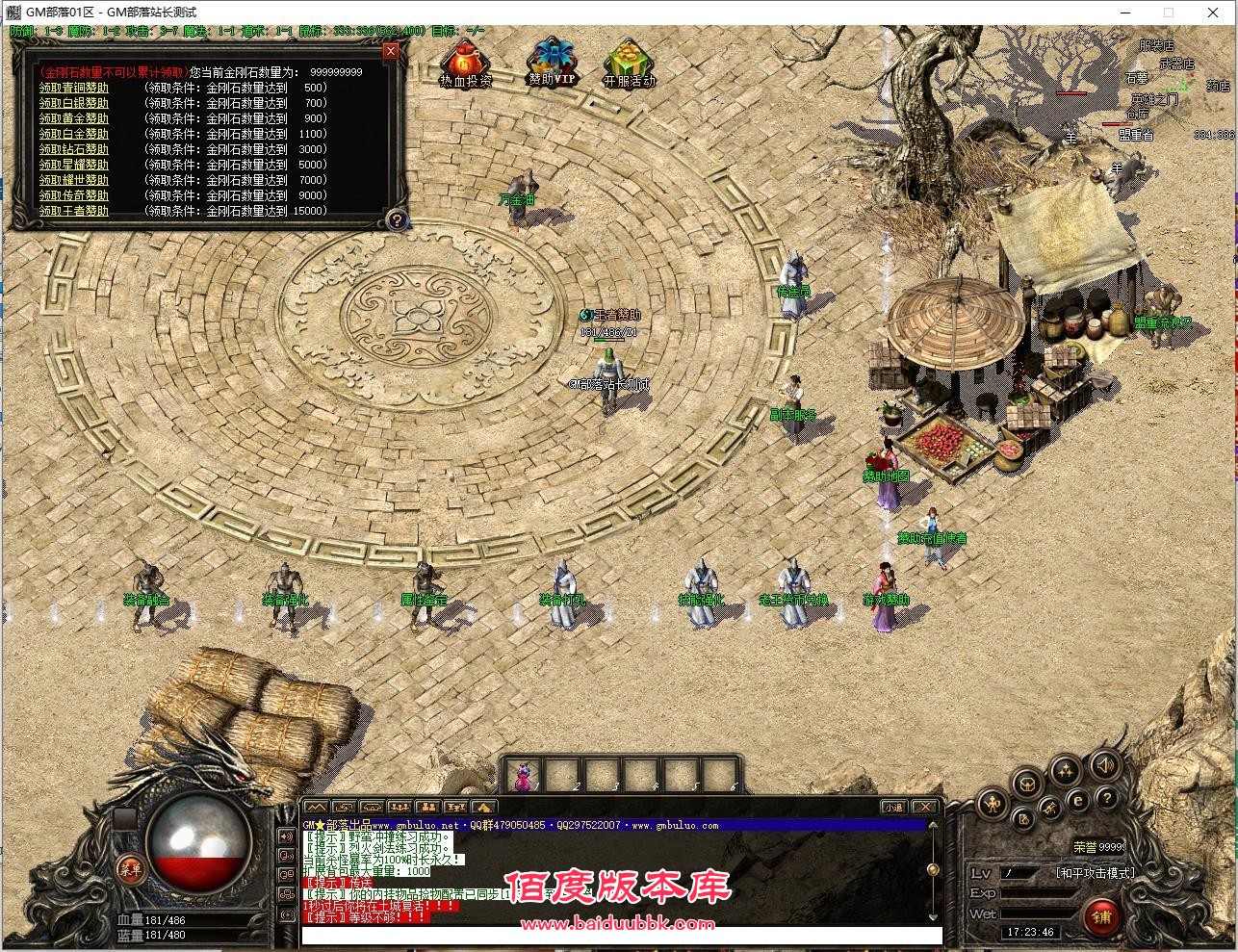Click the 小退 logout button
Image resolution: width=1238 pixels, height=952 pixels.
pyautogui.click(x=894, y=807)
